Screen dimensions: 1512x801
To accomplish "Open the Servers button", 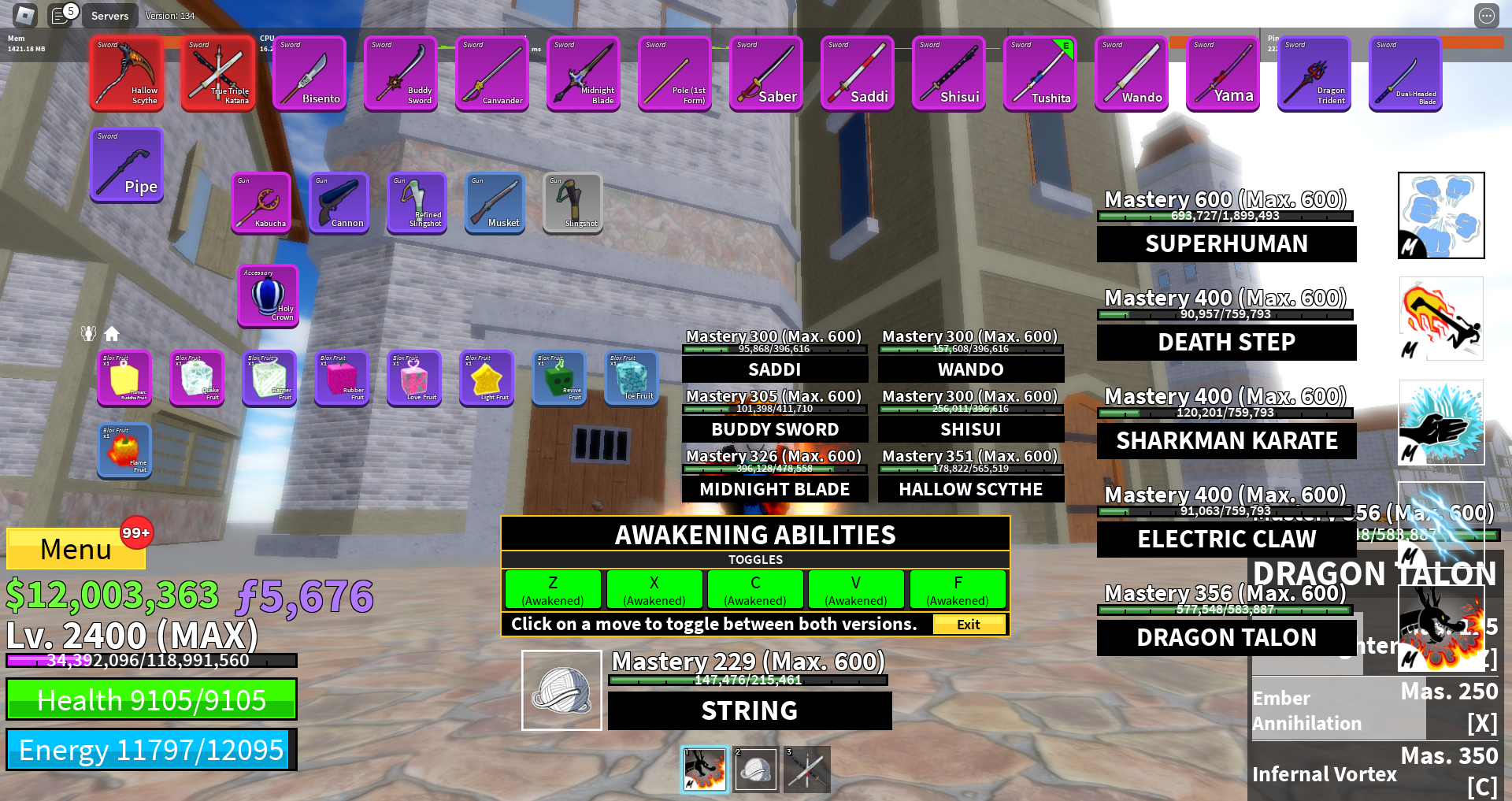I will pos(109,16).
